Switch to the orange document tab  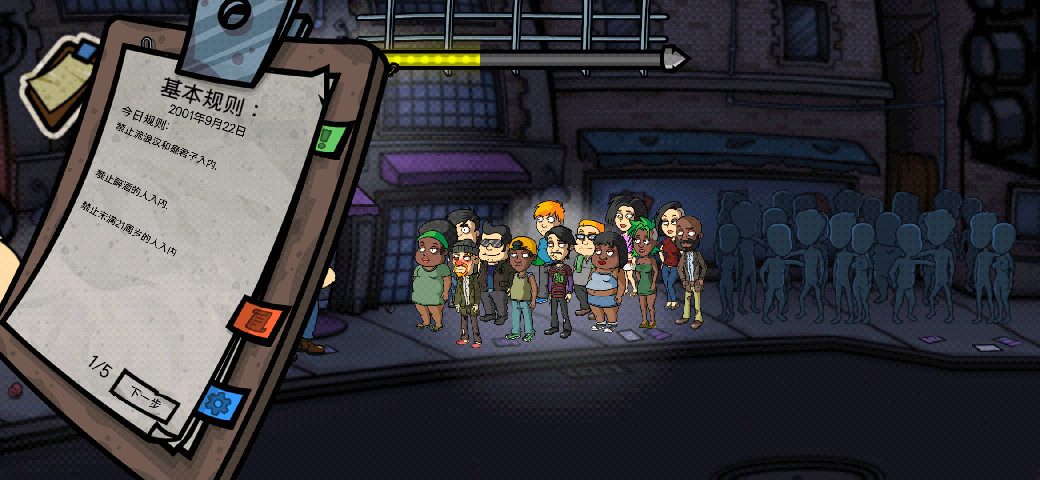click(259, 320)
